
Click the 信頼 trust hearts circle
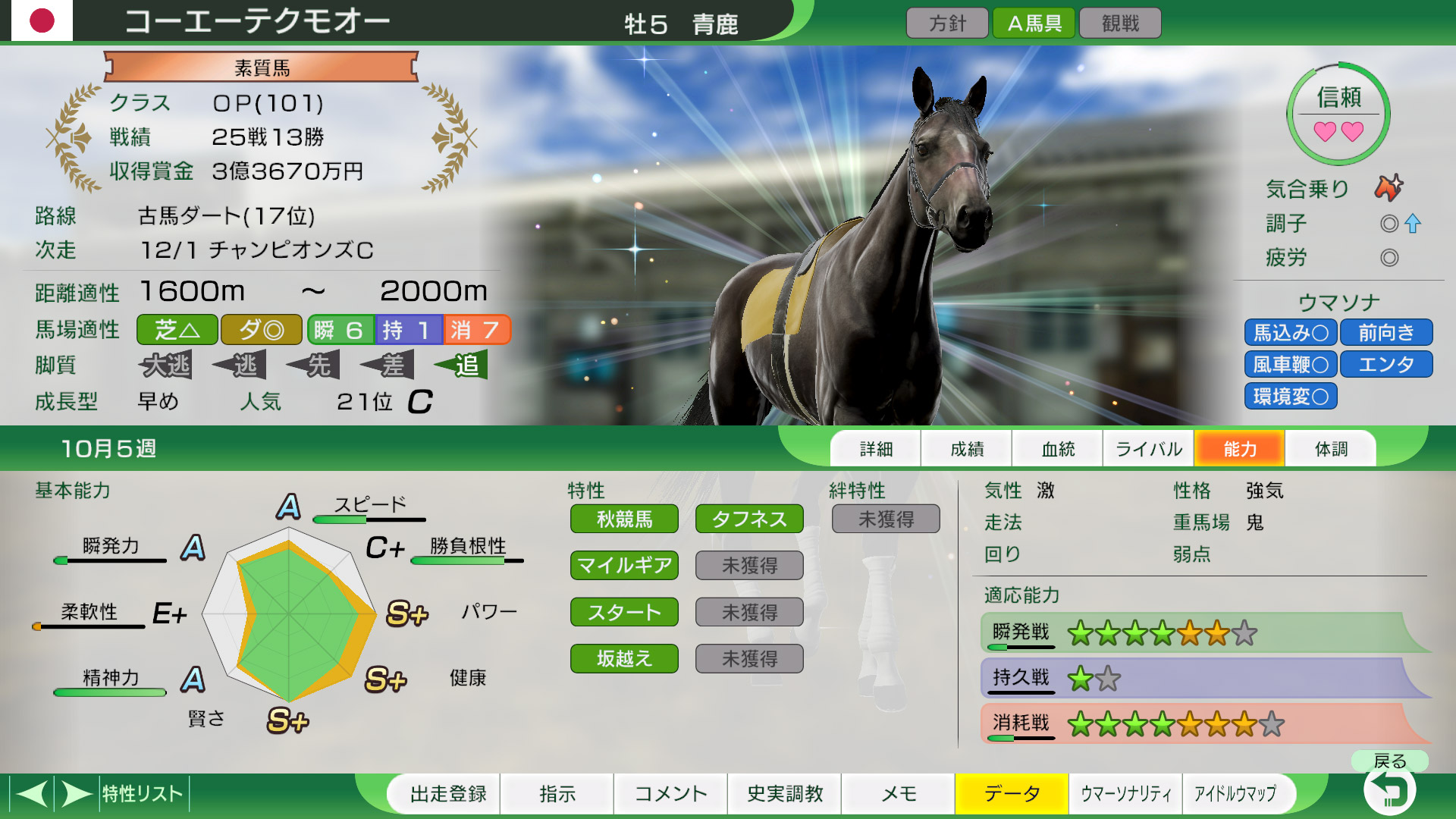(1338, 114)
